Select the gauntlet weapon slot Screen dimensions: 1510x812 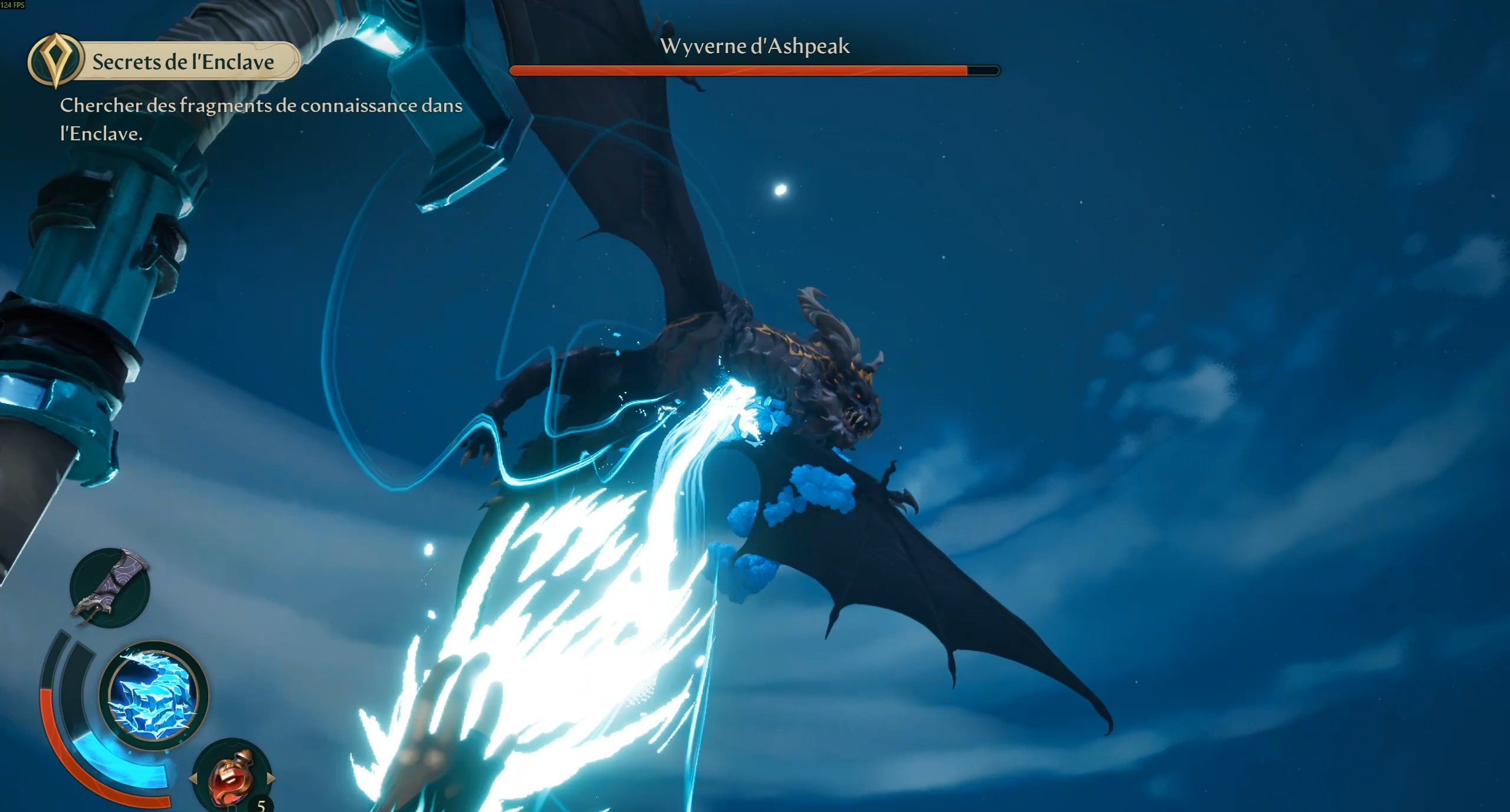point(110,588)
